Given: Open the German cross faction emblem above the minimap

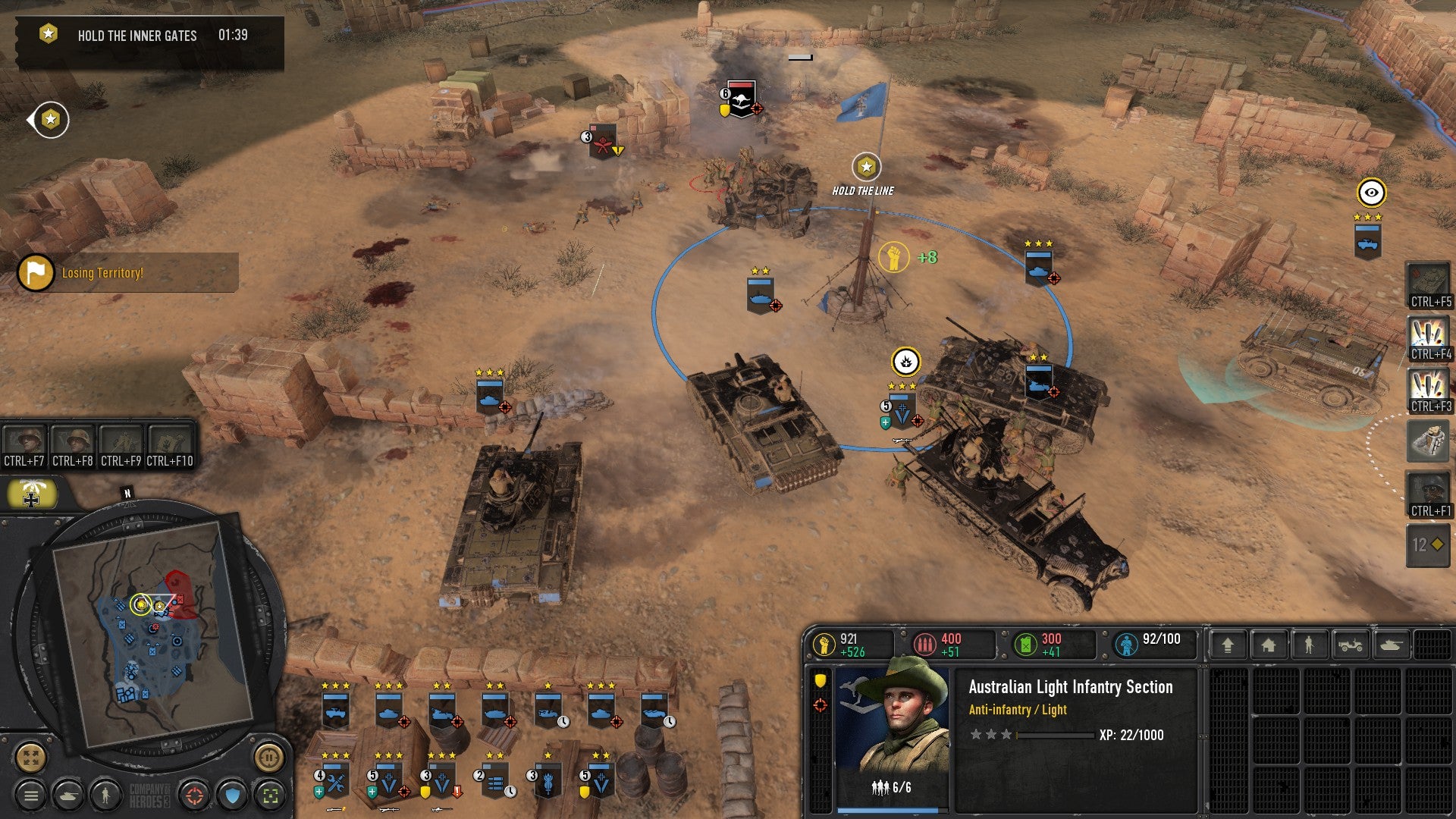Looking at the screenshot, I should (32, 493).
